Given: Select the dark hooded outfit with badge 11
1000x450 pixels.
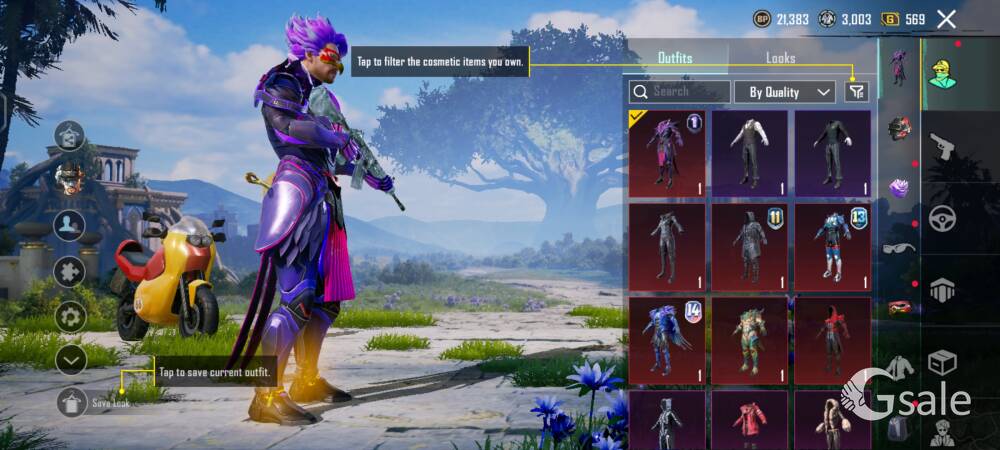Looking at the screenshot, I should click(x=749, y=247).
